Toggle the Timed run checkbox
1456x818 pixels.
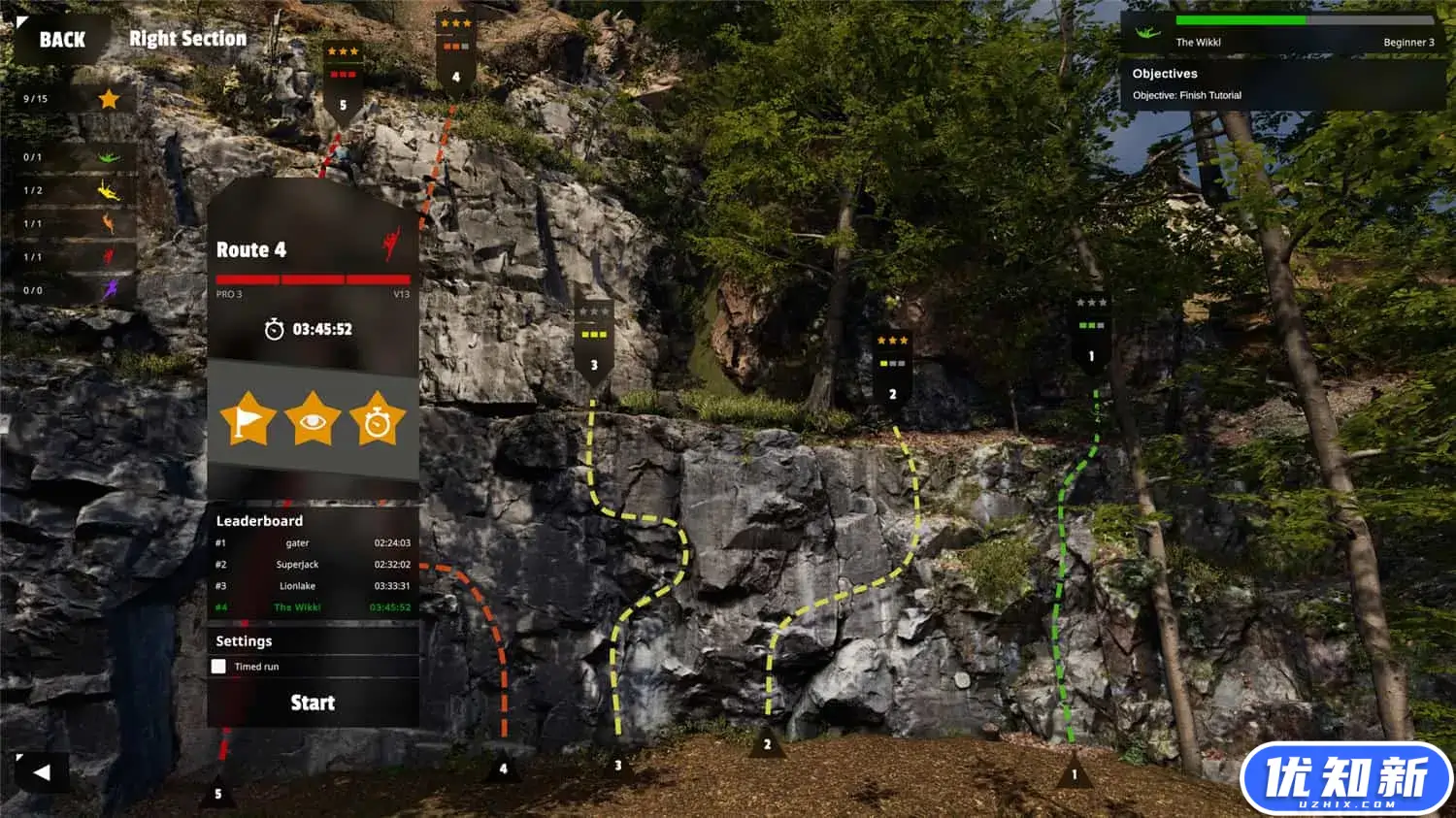[x=219, y=667]
